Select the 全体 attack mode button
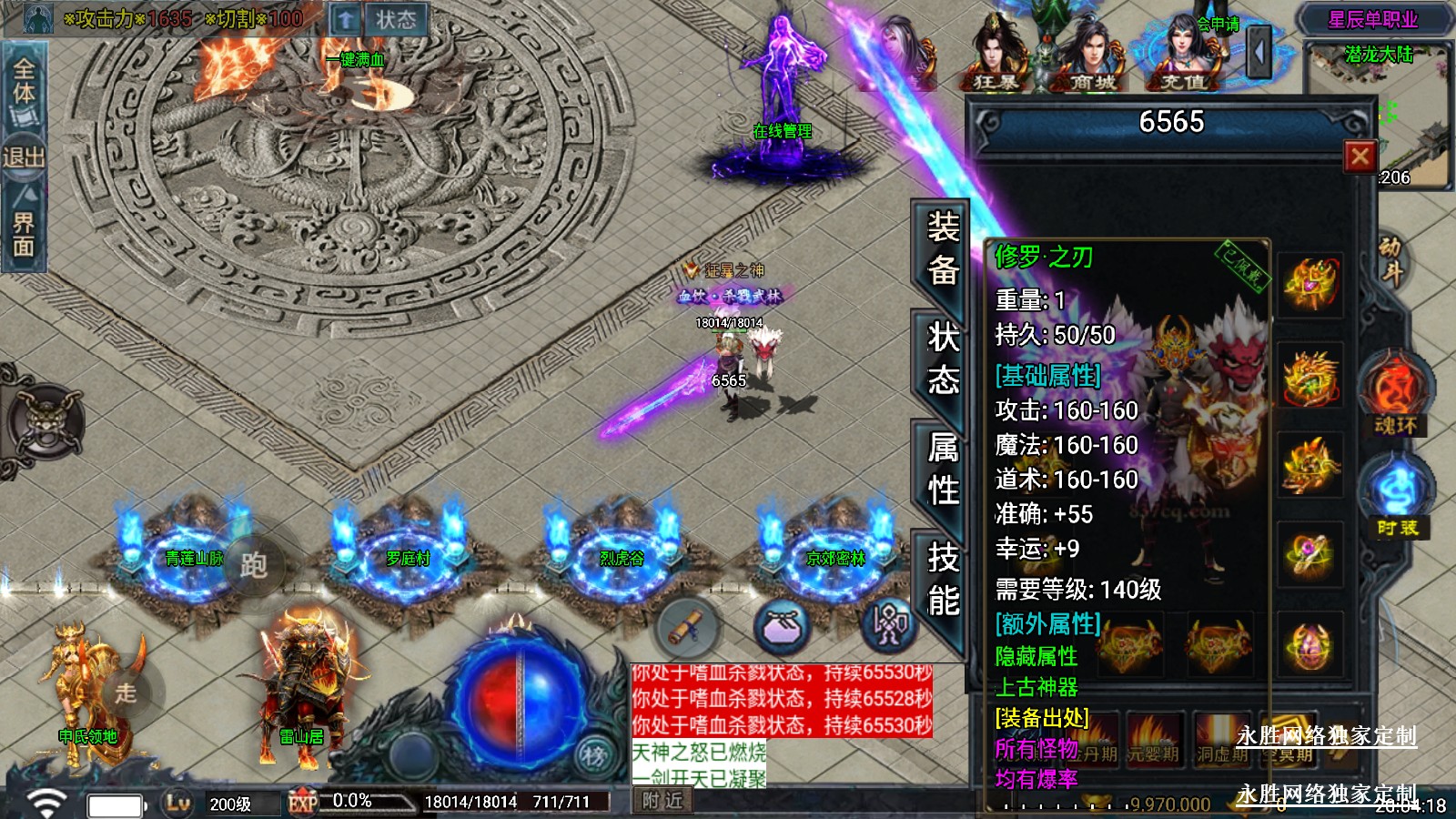The width and height of the screenshot is (1456, 819). [x=24, y=84]
